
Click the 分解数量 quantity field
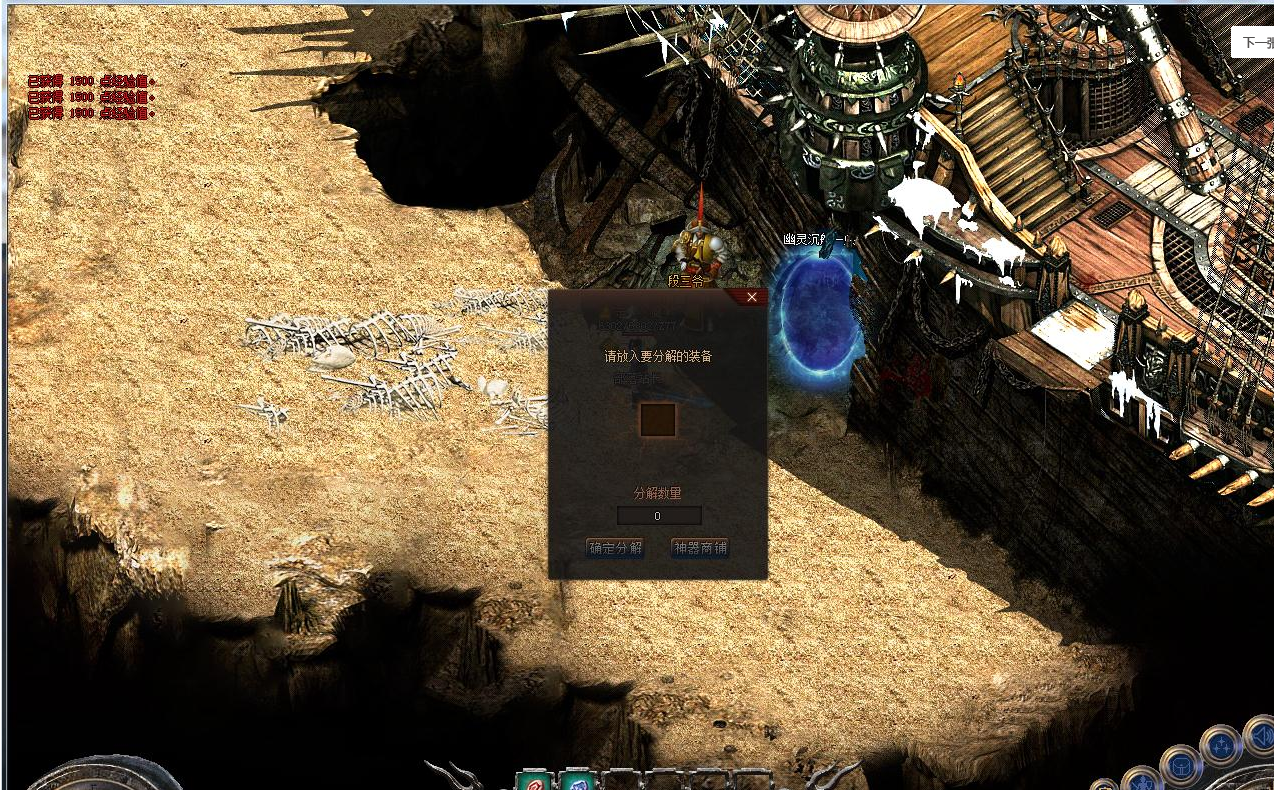(x=658, y=516)
